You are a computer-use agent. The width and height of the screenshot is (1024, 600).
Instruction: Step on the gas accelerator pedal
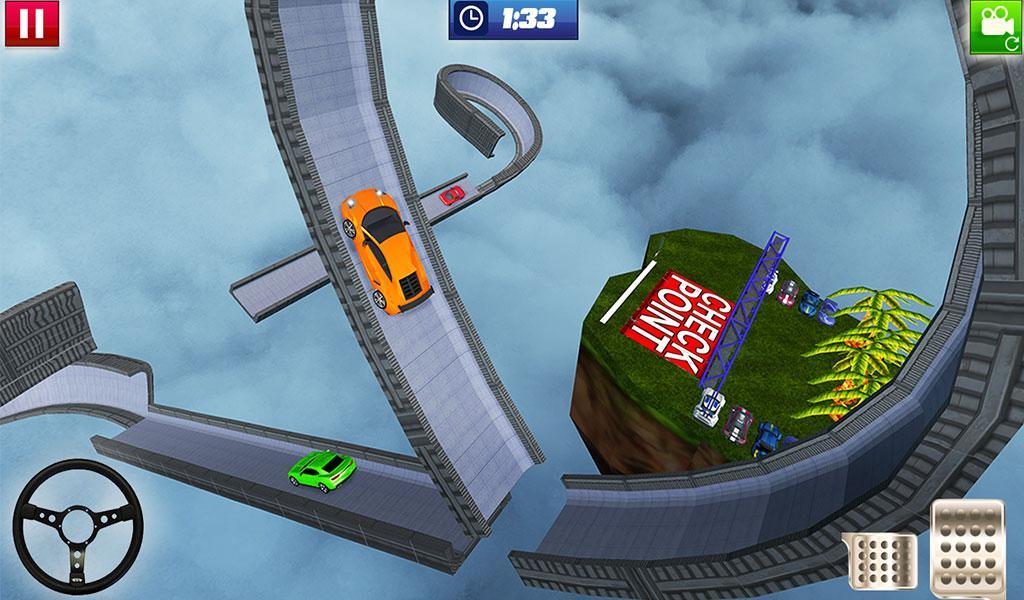coord(966,545)
